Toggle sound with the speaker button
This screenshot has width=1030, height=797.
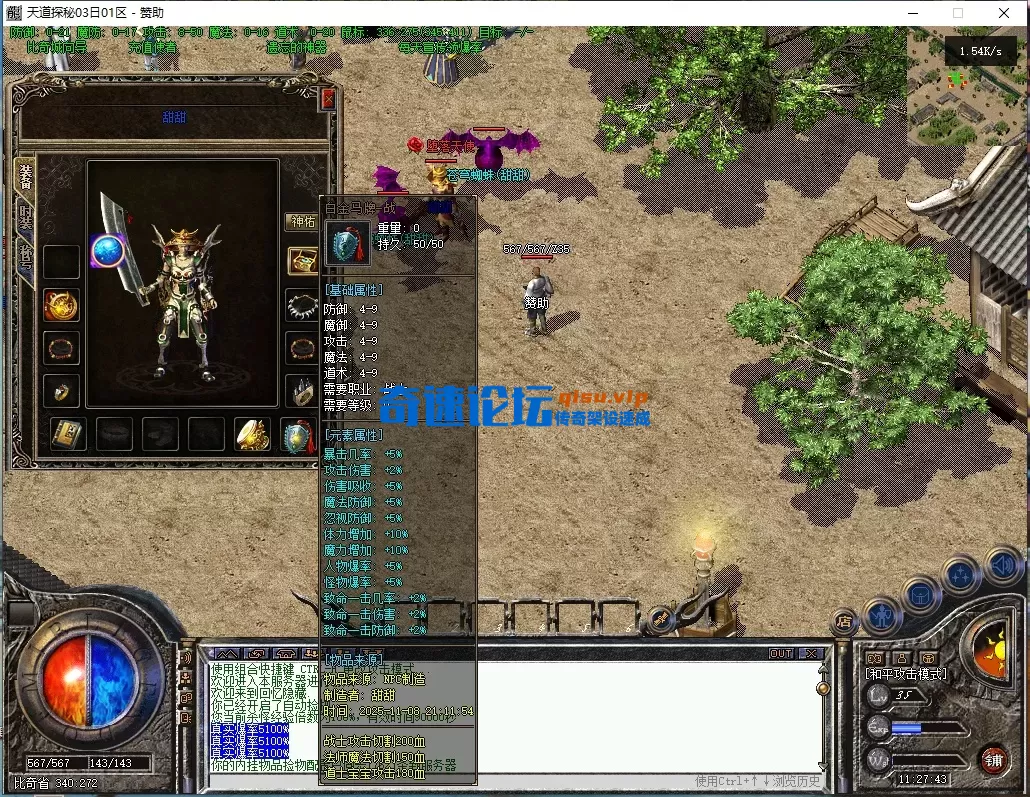1002,566
